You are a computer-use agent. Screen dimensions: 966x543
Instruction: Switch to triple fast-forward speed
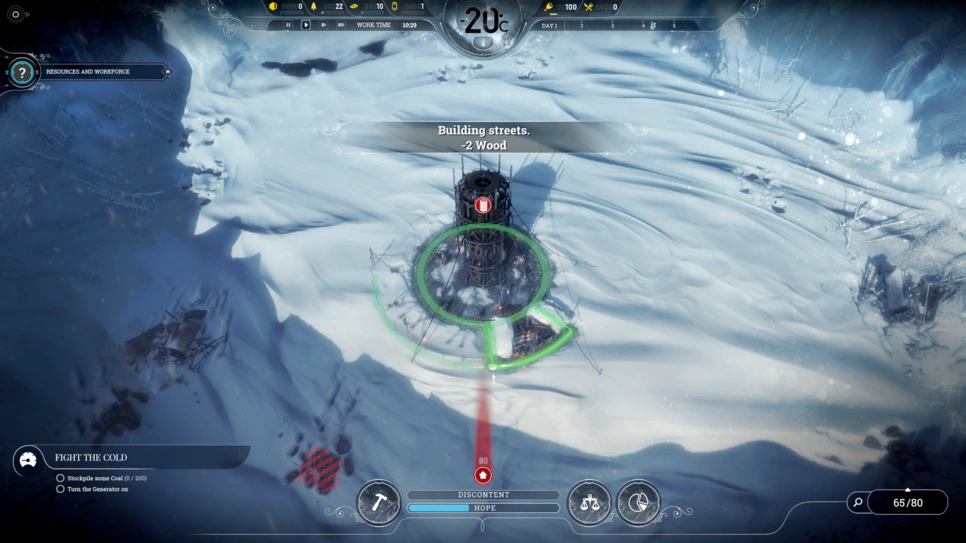click(x=341, y=25)
